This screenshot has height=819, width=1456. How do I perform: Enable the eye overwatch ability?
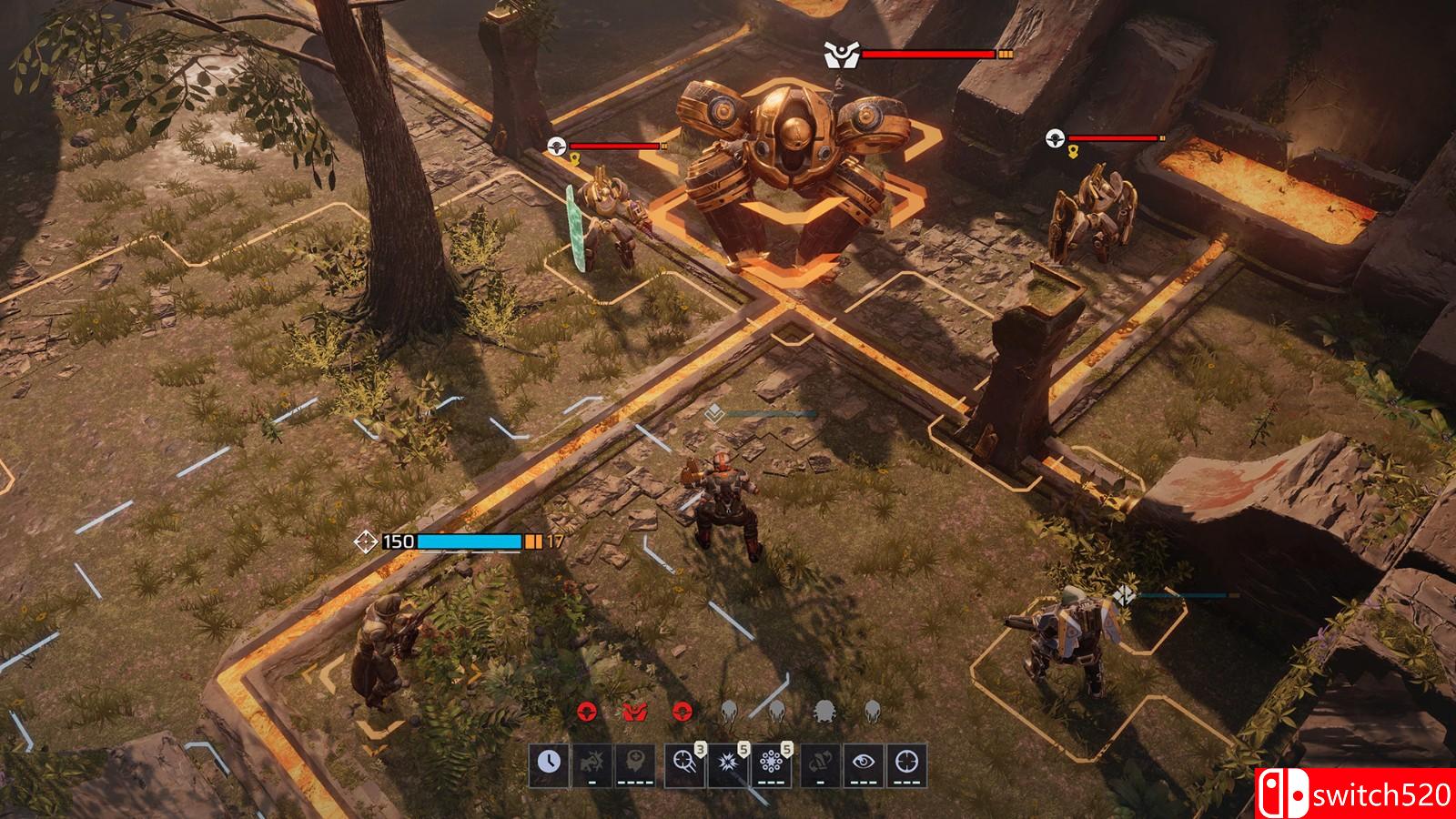point(863,763)
